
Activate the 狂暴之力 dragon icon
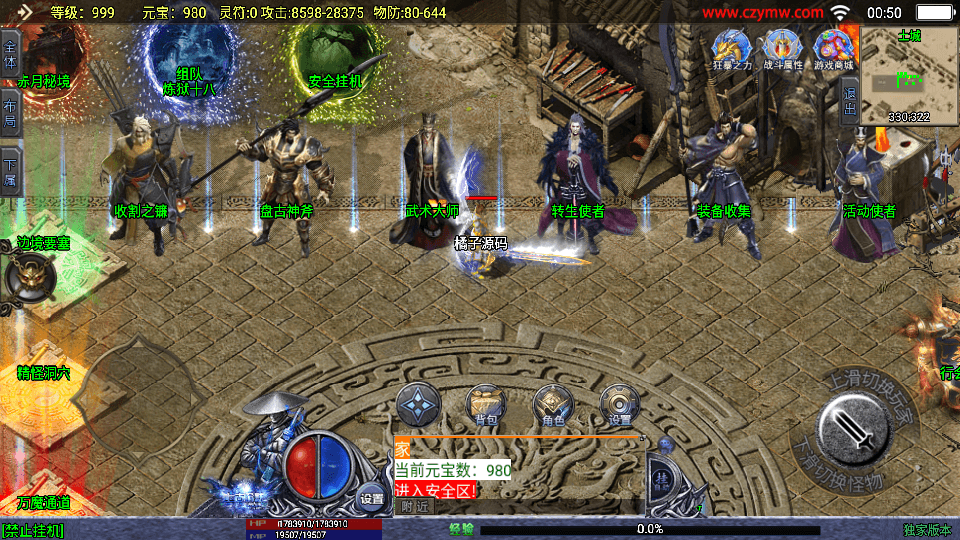730,48
